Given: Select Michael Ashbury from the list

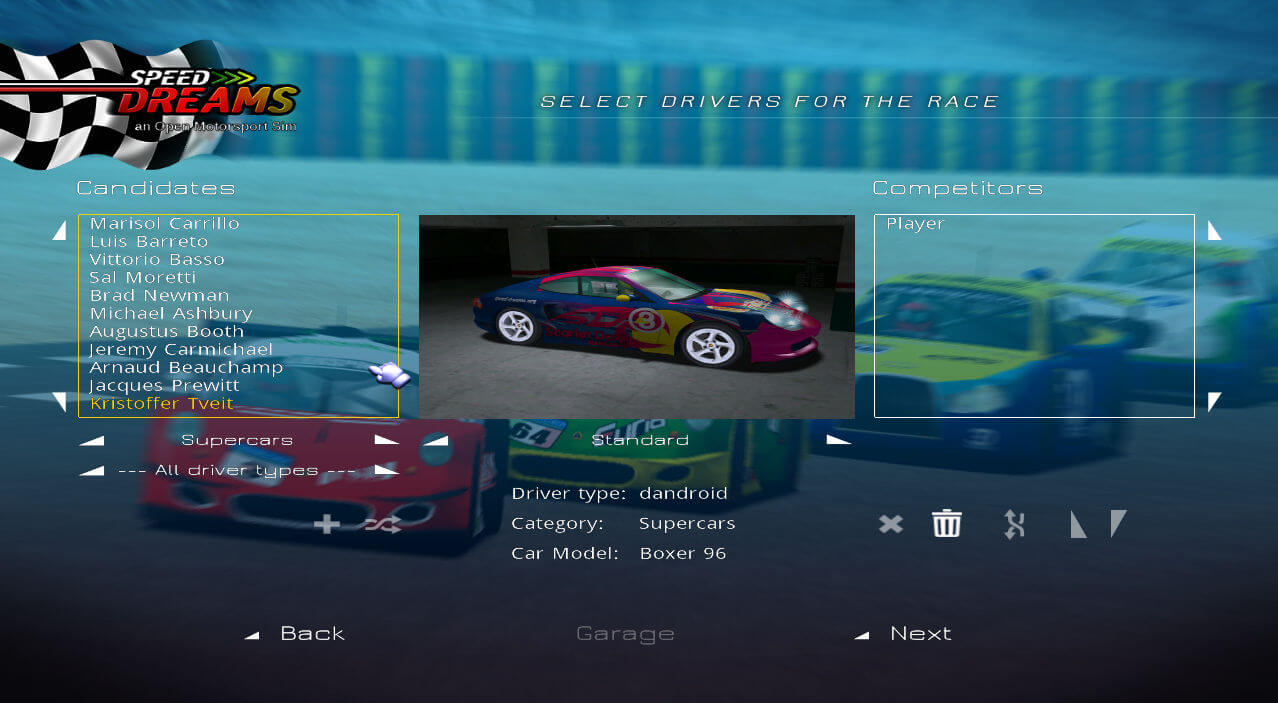Looking at the screenshot, I should tap(171, 314).
